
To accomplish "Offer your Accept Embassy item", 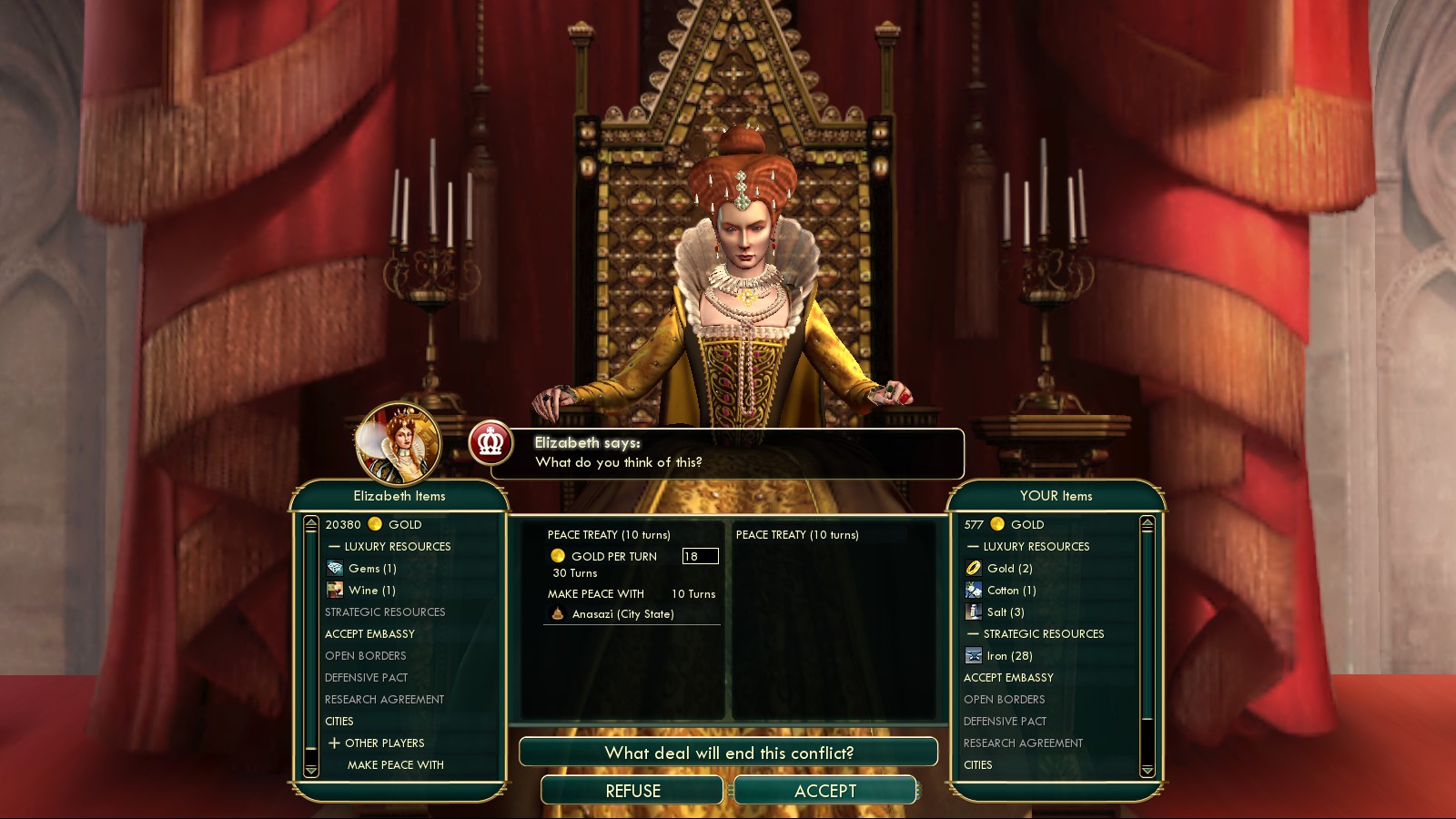I will pos(1008,678).
